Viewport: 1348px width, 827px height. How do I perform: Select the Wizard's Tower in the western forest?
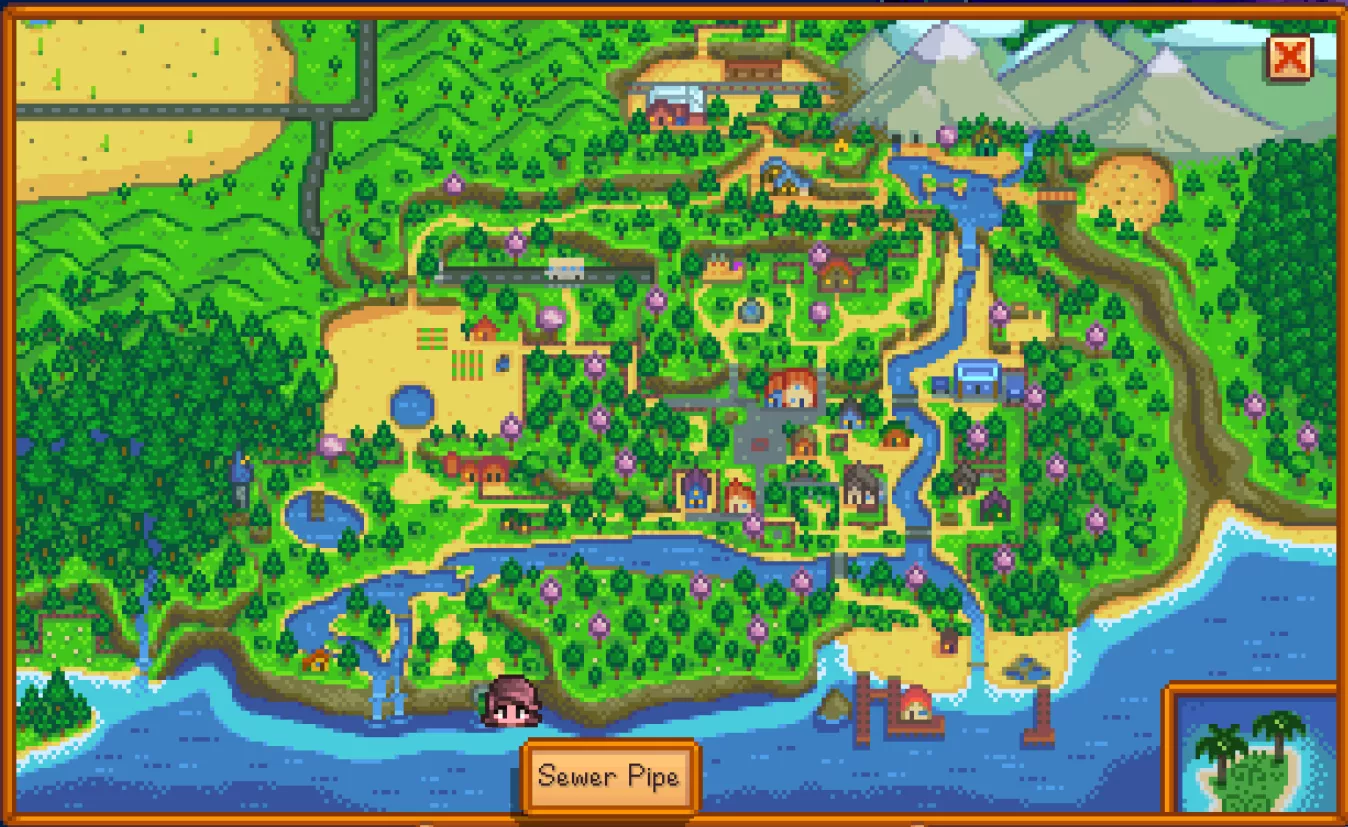click(x=241, y=469)
